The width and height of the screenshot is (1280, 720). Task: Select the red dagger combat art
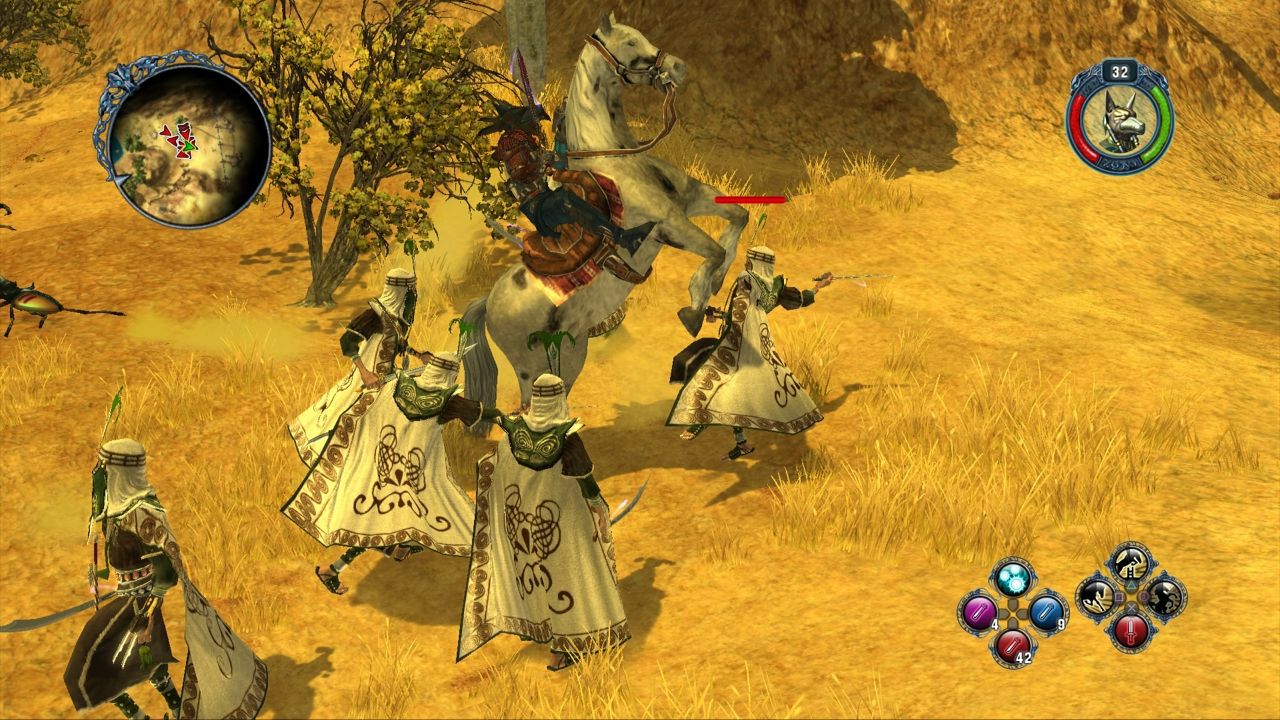pos(1130,632)
